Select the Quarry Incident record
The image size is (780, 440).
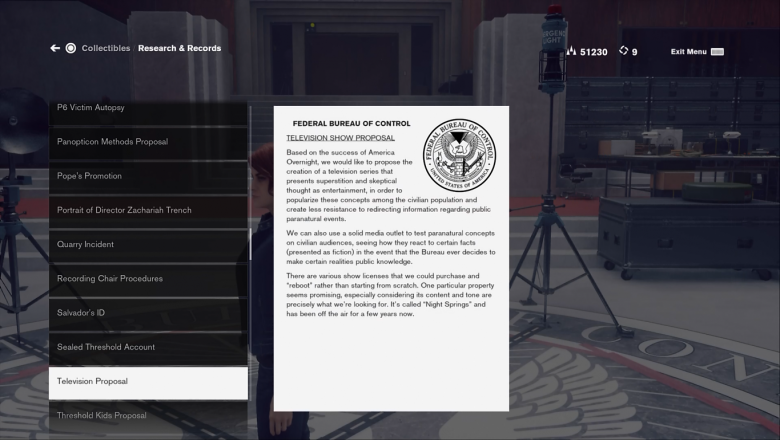[147, 244]
